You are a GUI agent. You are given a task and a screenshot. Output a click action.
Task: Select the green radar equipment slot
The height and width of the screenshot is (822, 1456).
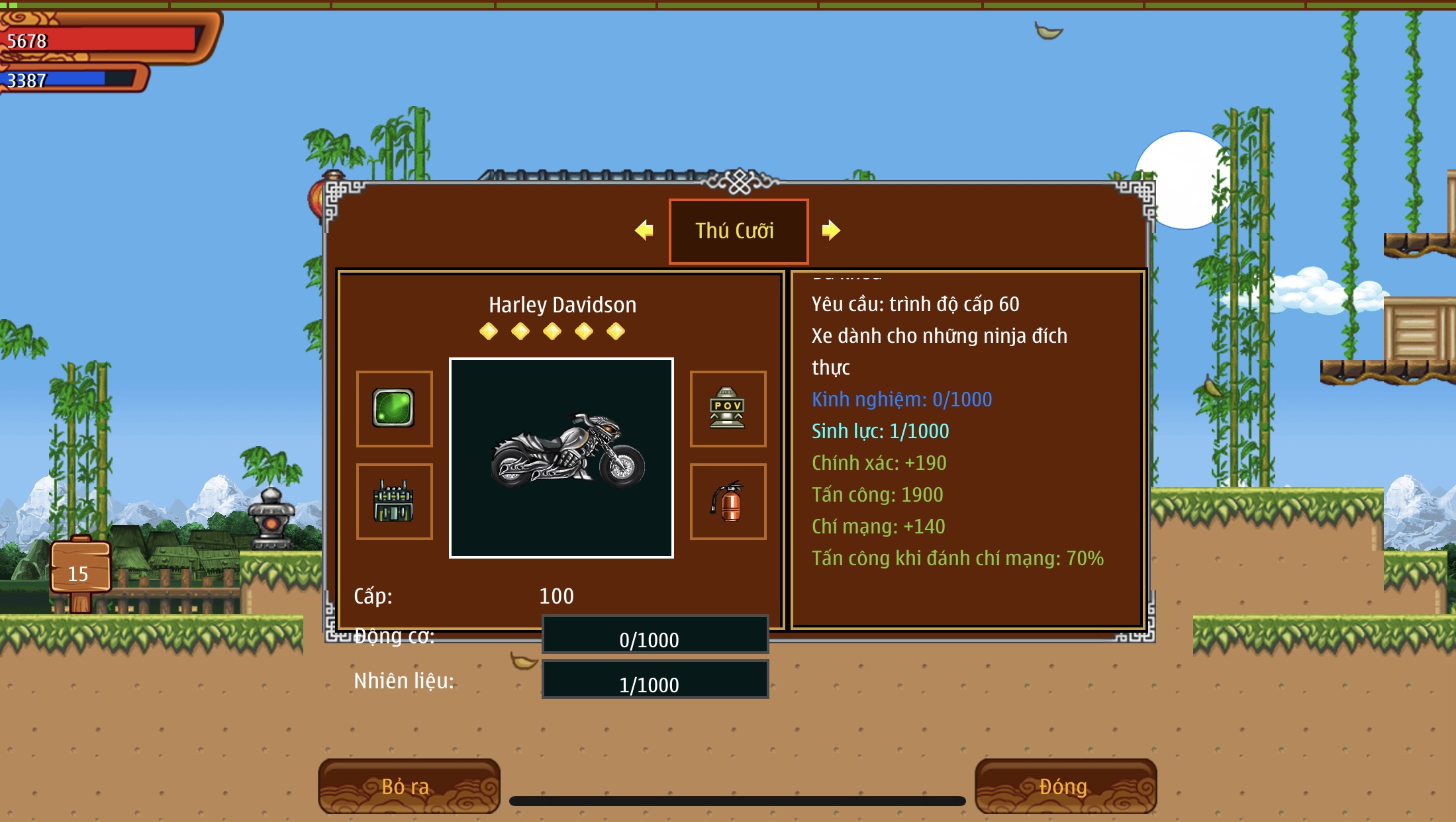[394, 408]
